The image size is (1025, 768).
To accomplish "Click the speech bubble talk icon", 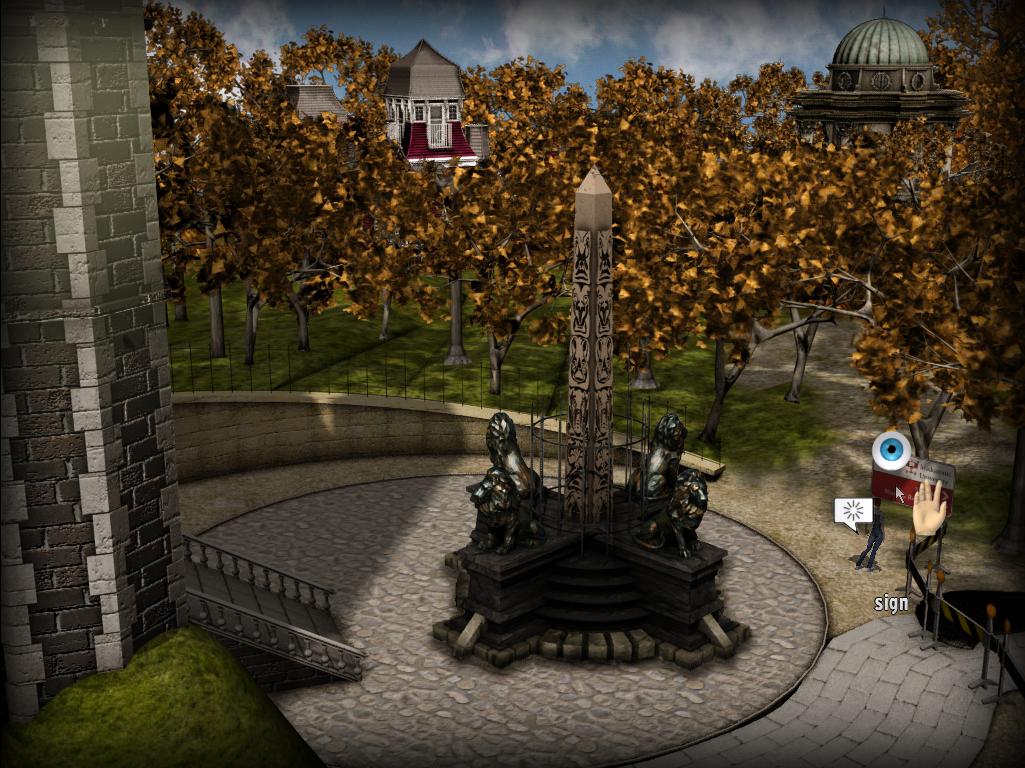I will click(853, 513).
